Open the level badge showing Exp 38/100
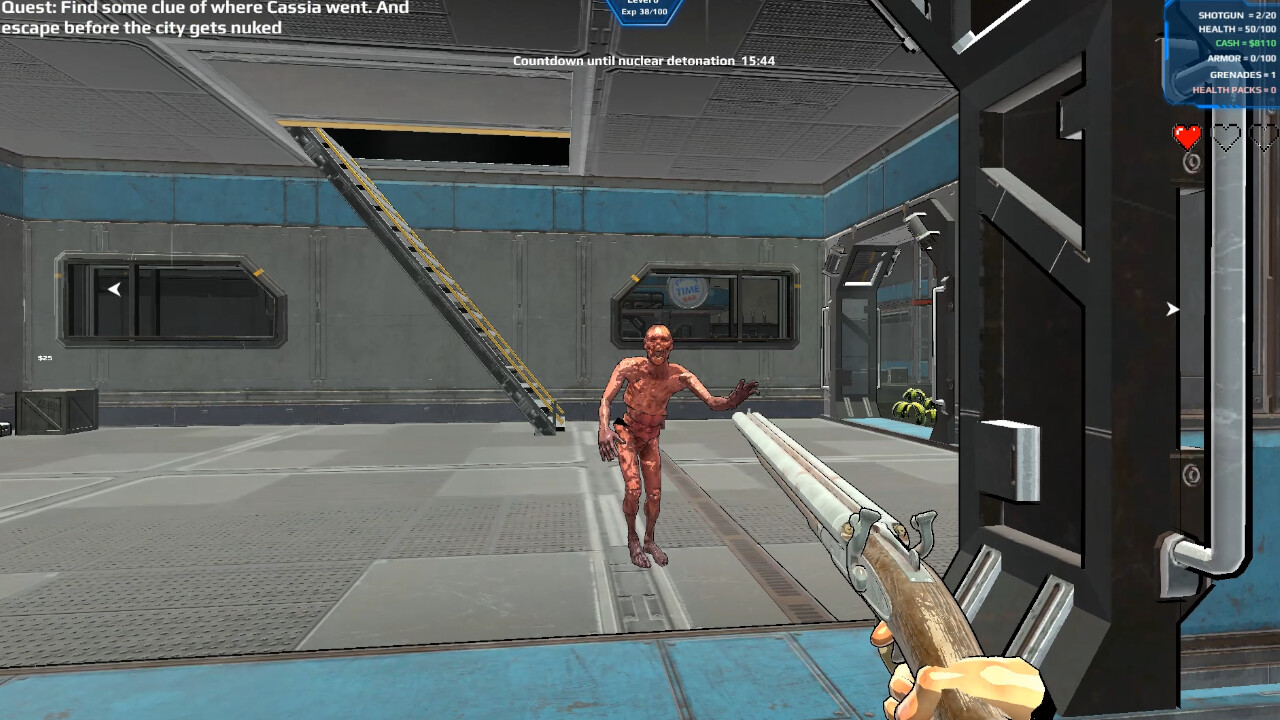The image size is (1280, 720). click(644, 10)
